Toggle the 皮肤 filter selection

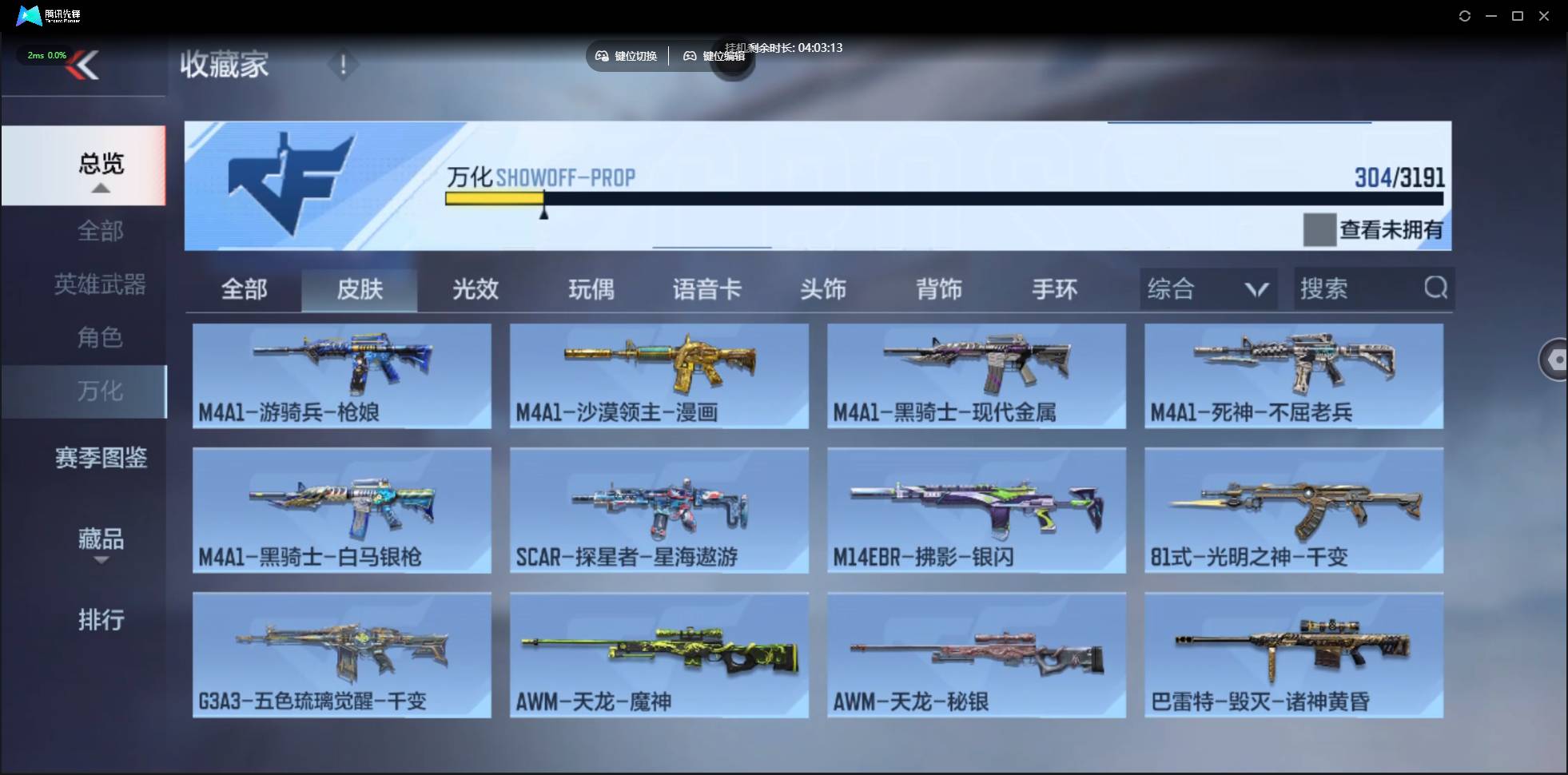[360, 289]
